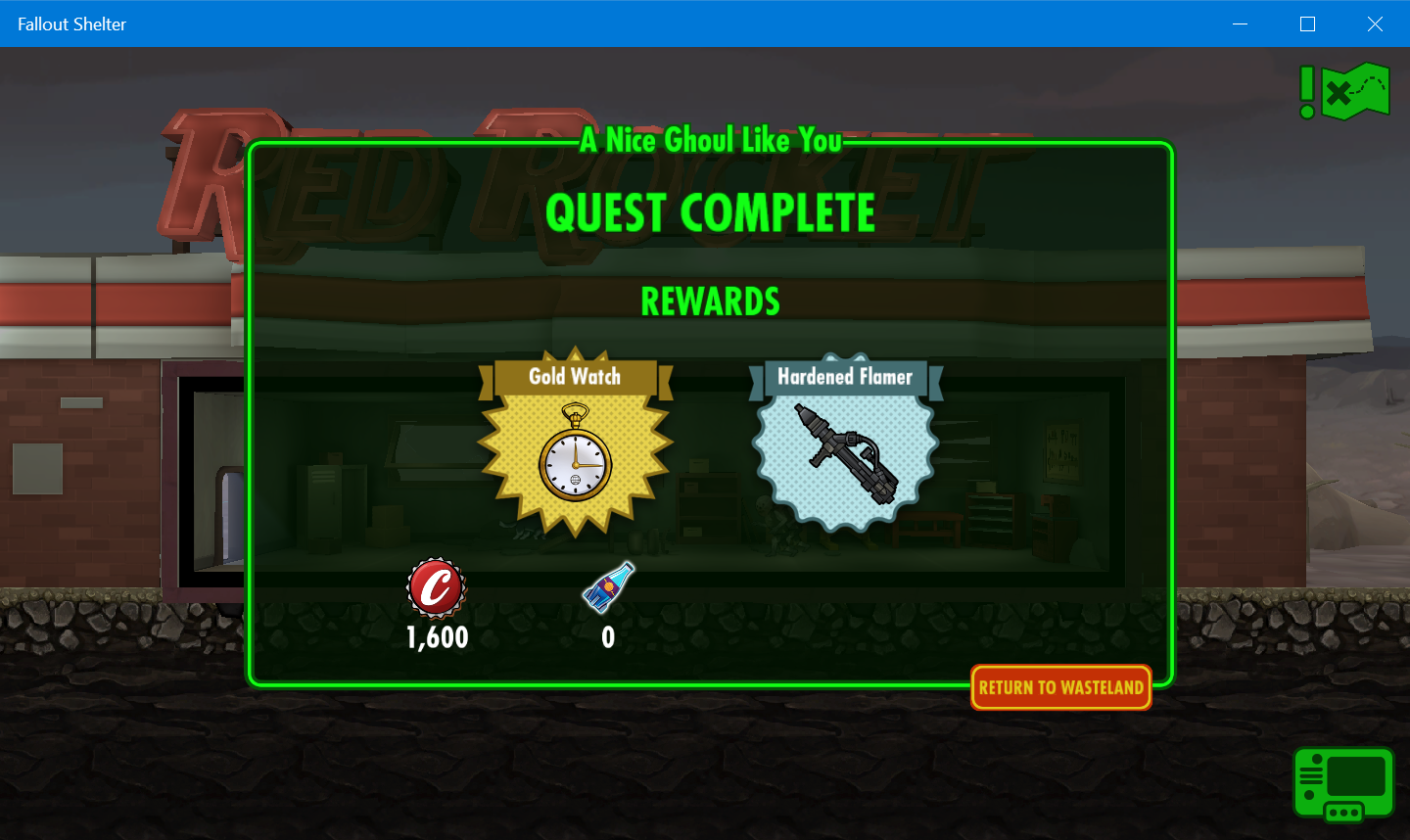This screenshot has width=1410, height=840.
Task: Open the Pip-Boy radio icon
Action: tap(1343, 783)
